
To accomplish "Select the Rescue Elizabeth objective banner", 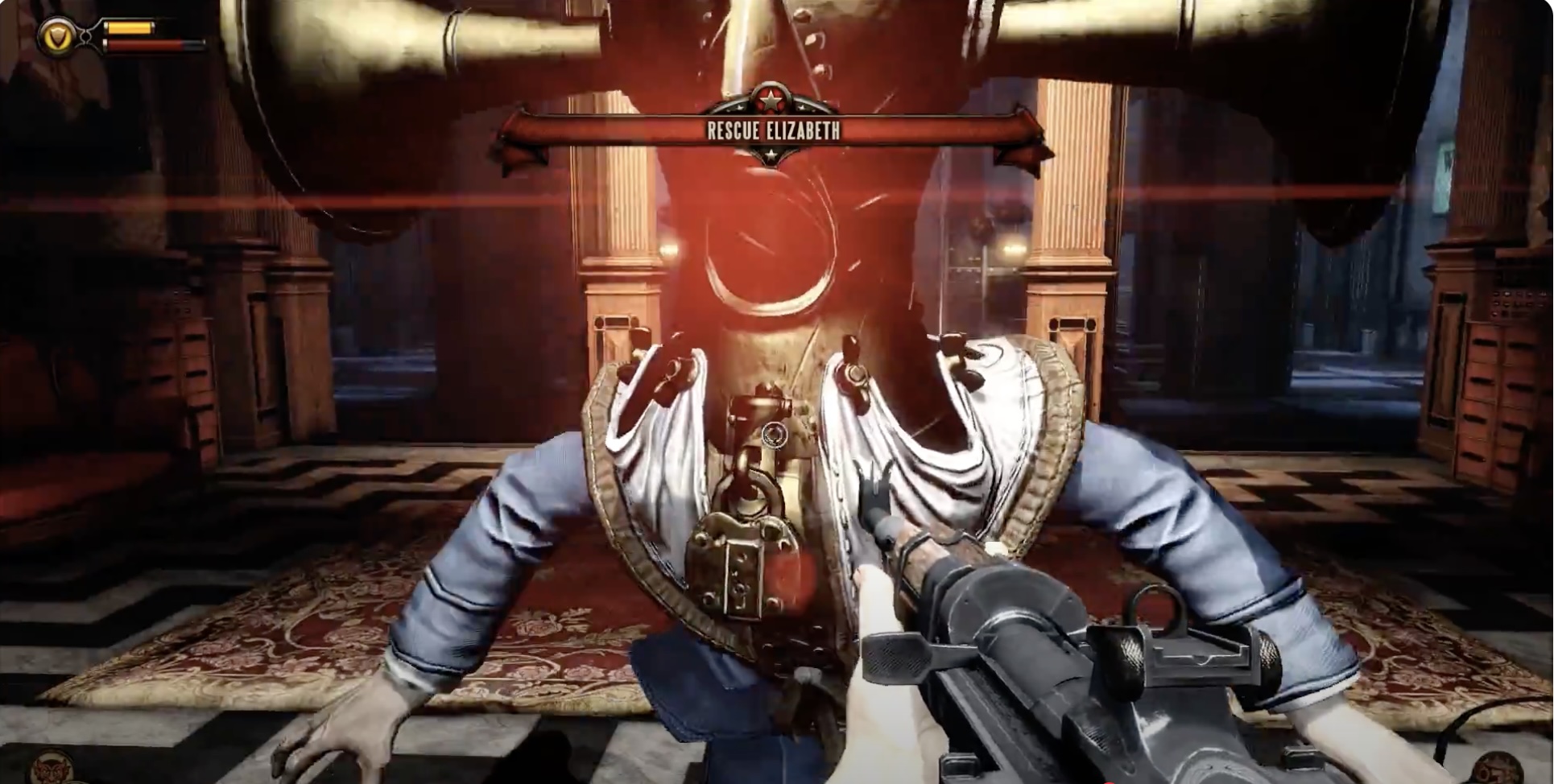I will pos(773,130).
